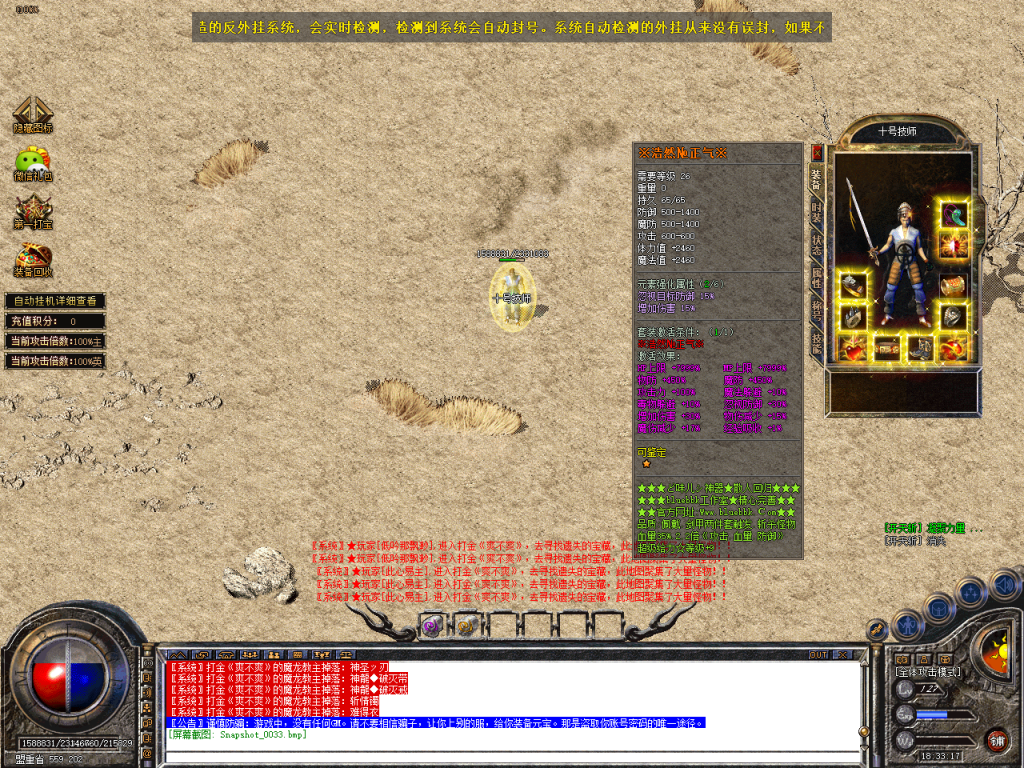Click the OUT button above chat
1024x768 pixels.
pos(819,654)
